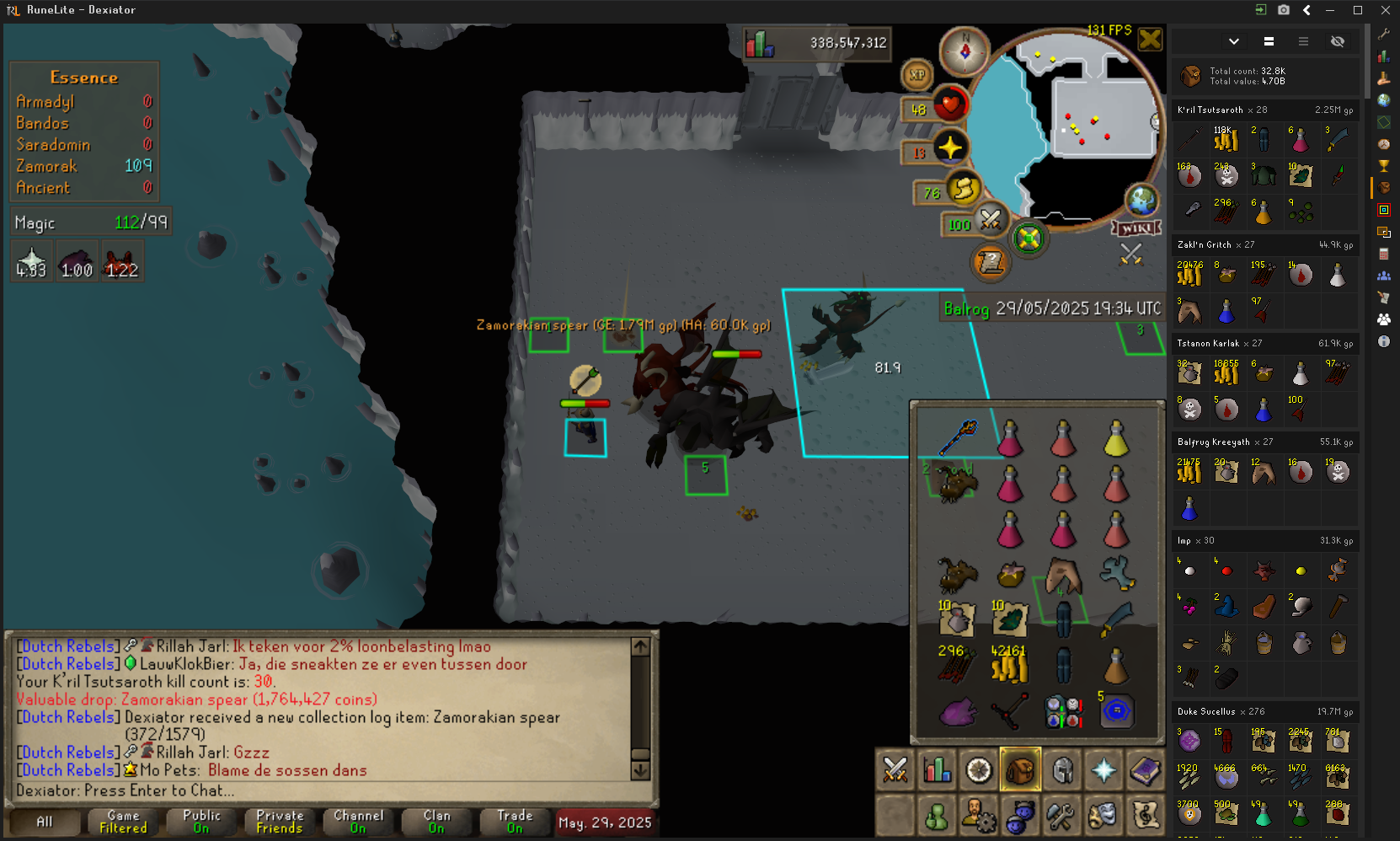This screenshot has width=1400, height=841.
Task: Activate quick prayers on the prayer orb
Action: tap(950, 148)
